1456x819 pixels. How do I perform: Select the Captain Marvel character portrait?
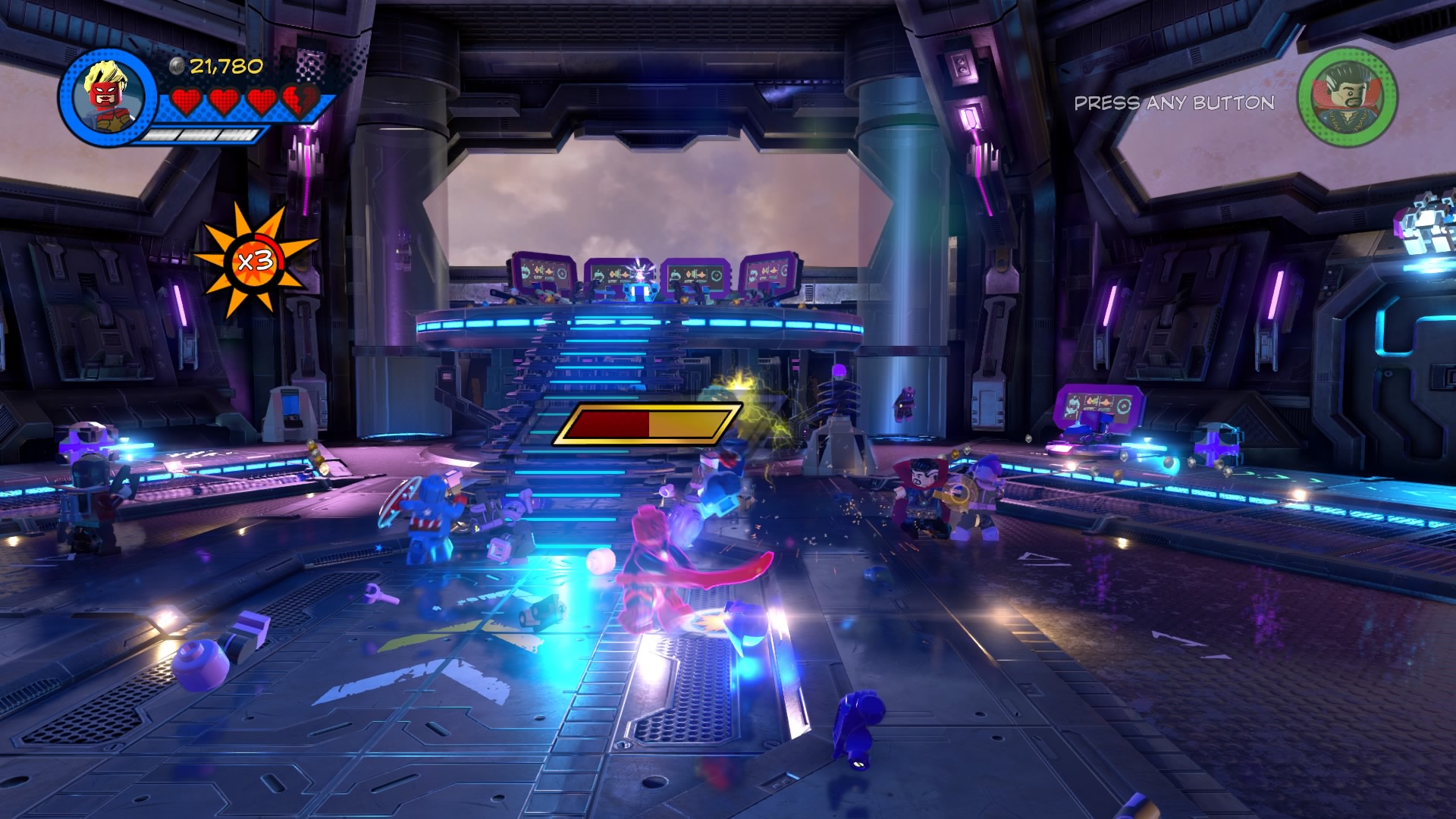coord(108,98)
